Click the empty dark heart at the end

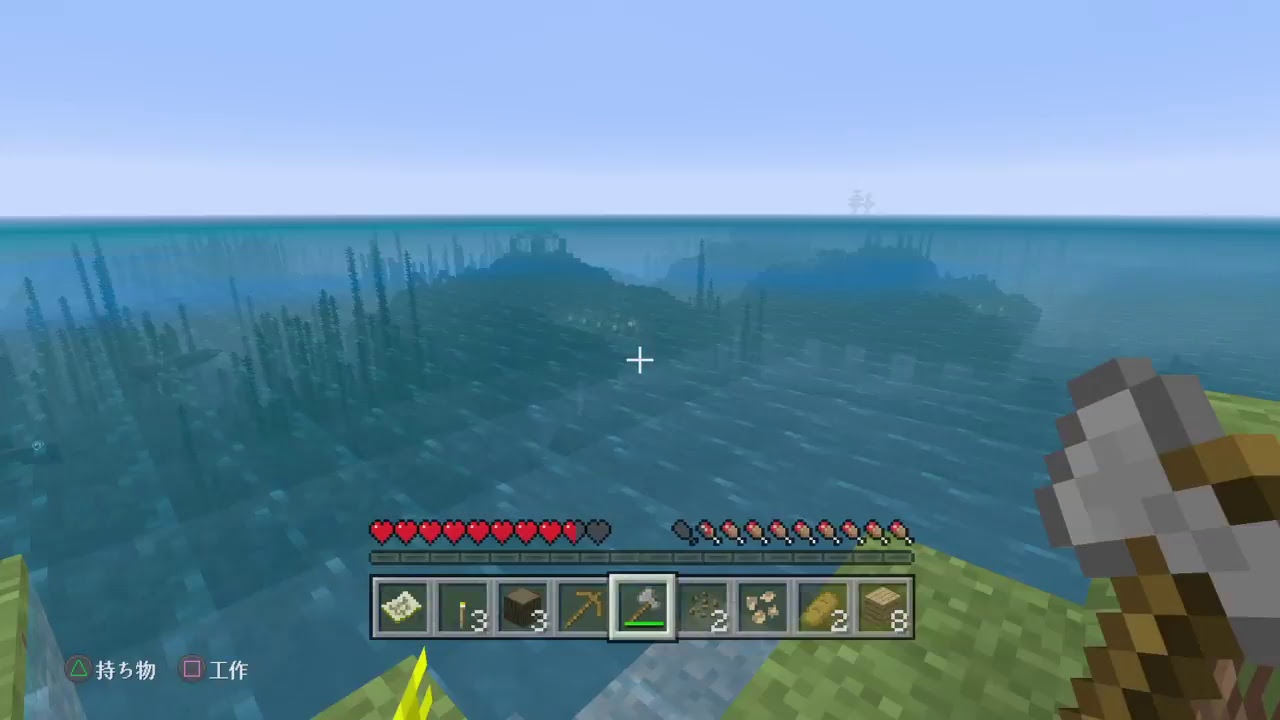click(x=596, y=532)
